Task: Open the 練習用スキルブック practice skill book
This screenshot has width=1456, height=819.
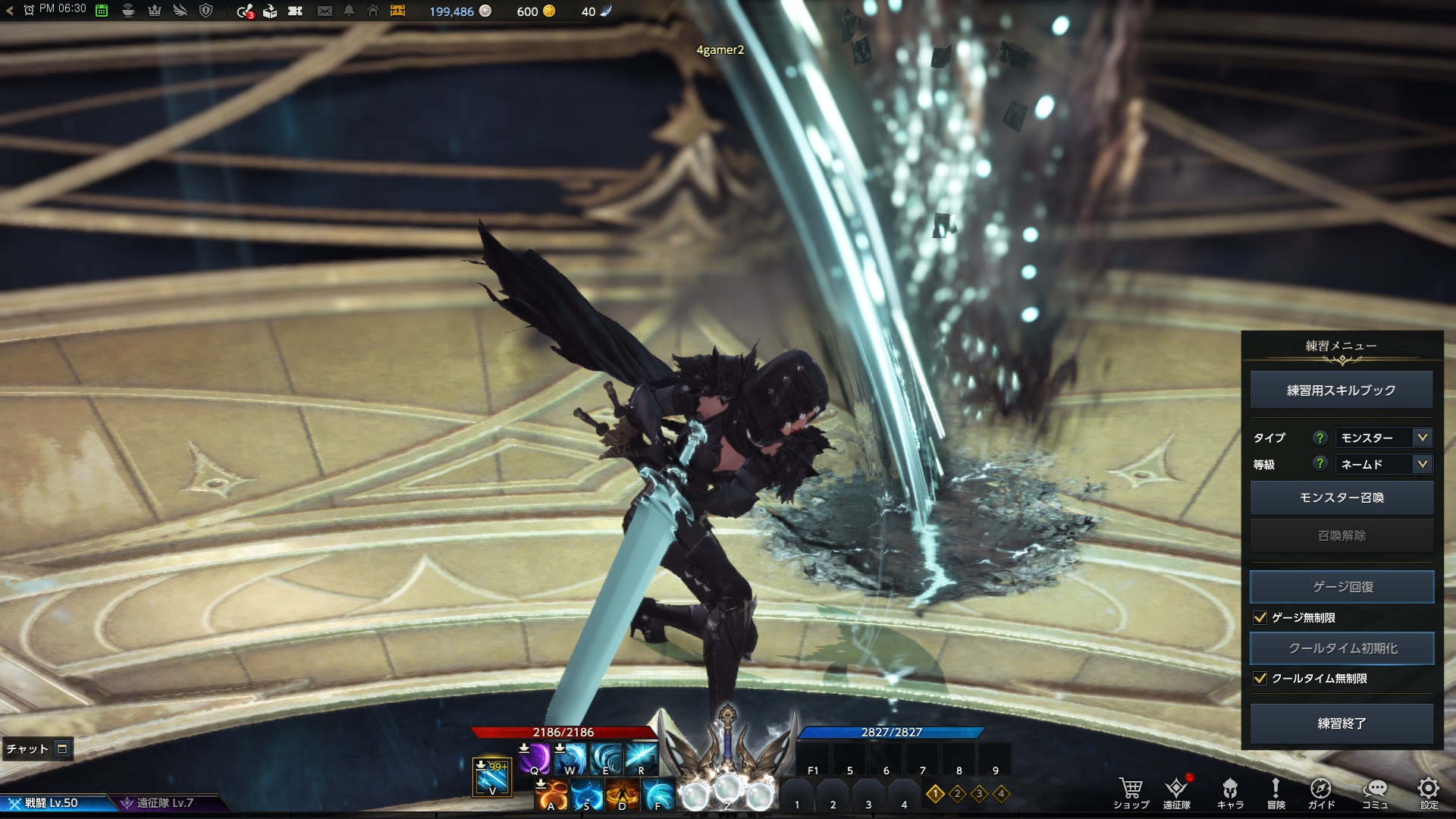Action: click(1341, 391)
